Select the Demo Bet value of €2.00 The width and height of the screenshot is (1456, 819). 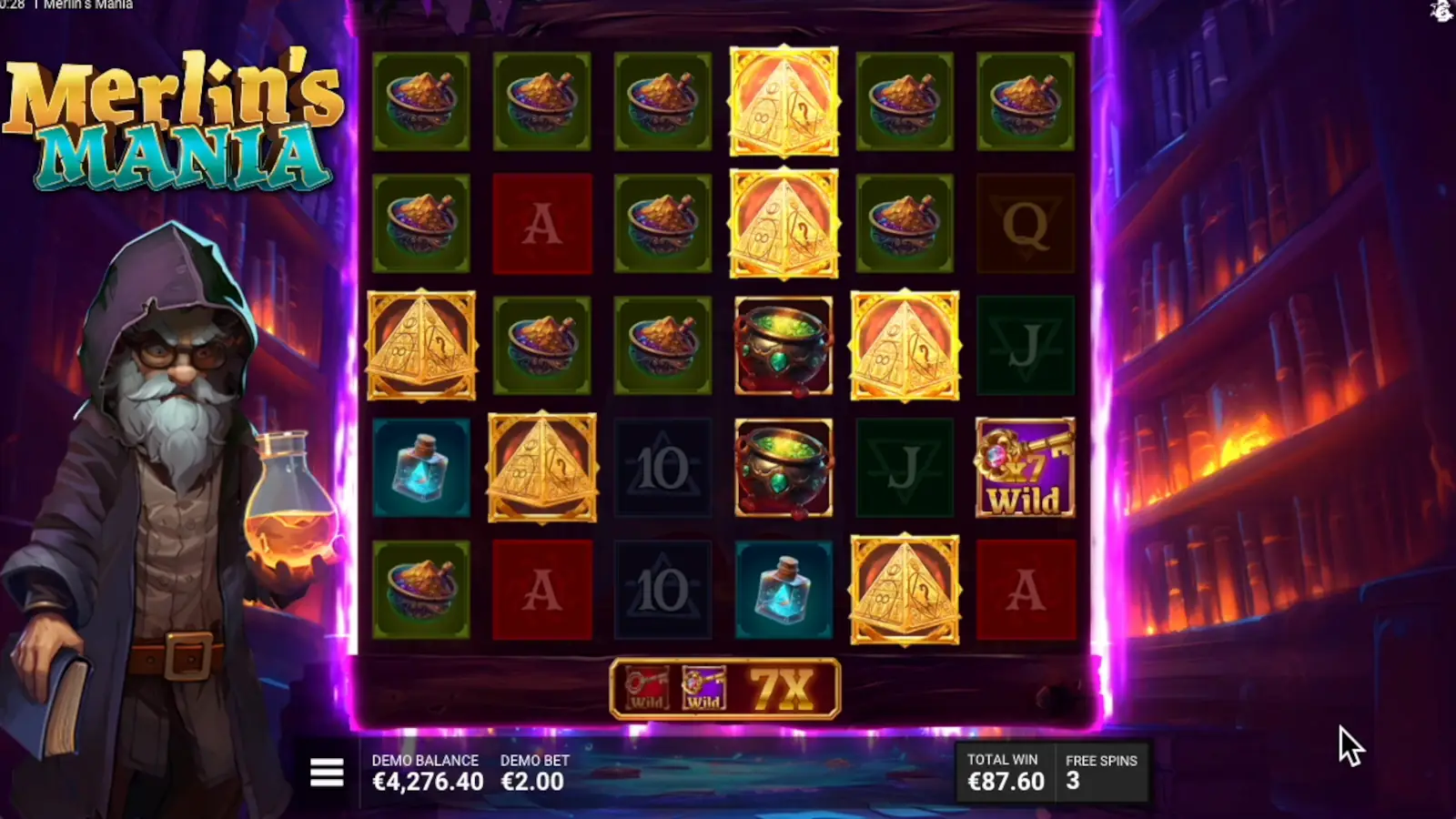tap(531, 780)
